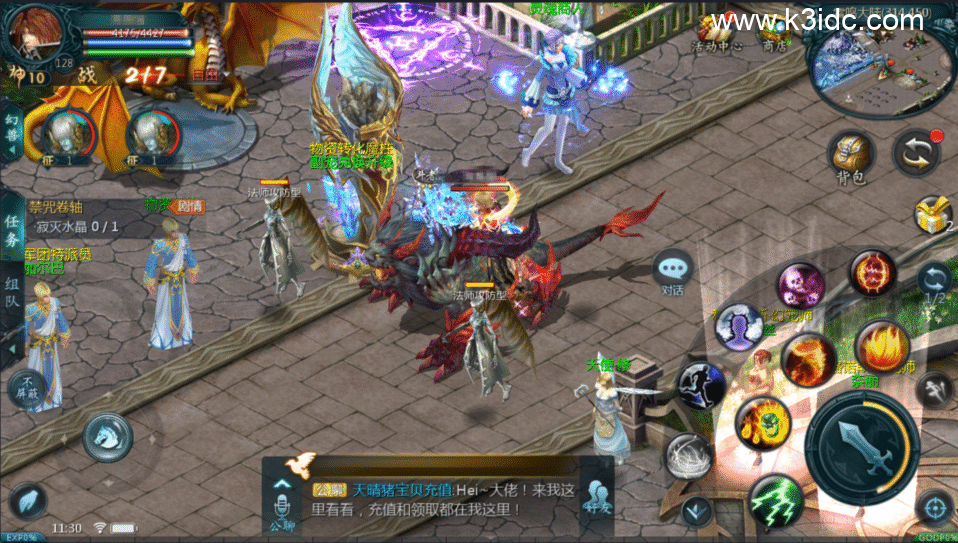958x543 pixels.
Task: Switch skill page with the 1/2 button
Action: pyautogui.click(x=934, y=283)
